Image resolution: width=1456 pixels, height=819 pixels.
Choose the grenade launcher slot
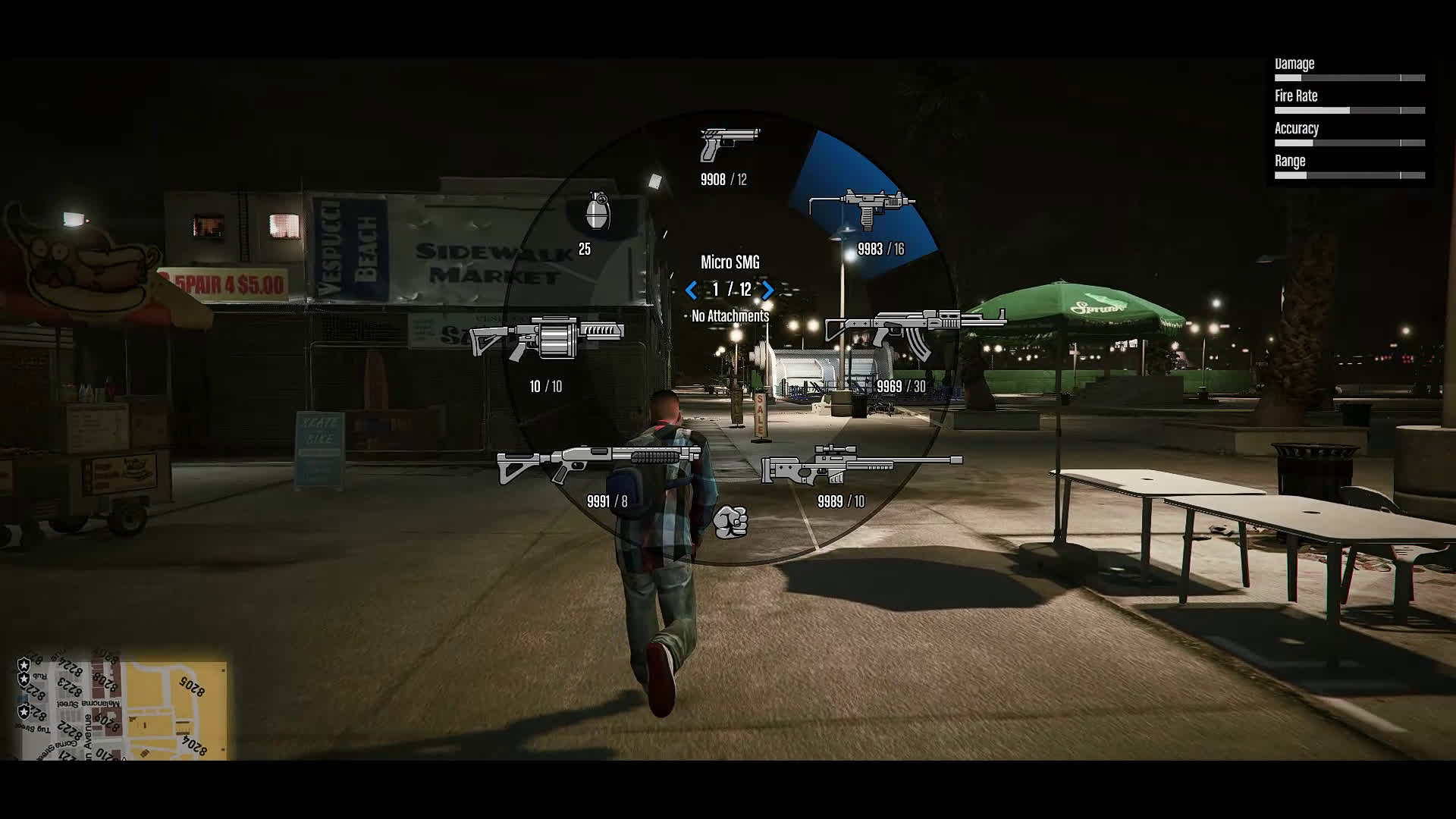pyautogui.click(x=547, y=337)
